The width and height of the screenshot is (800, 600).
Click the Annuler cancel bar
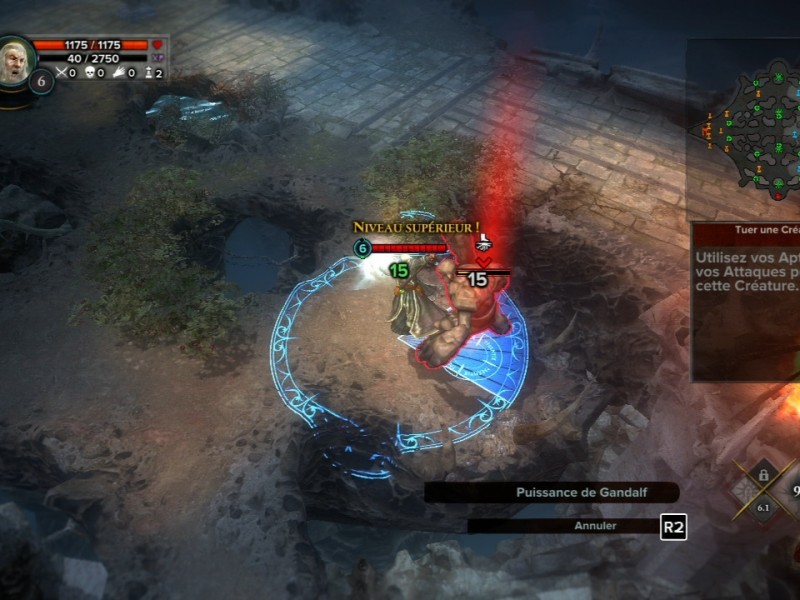point(563,525)
